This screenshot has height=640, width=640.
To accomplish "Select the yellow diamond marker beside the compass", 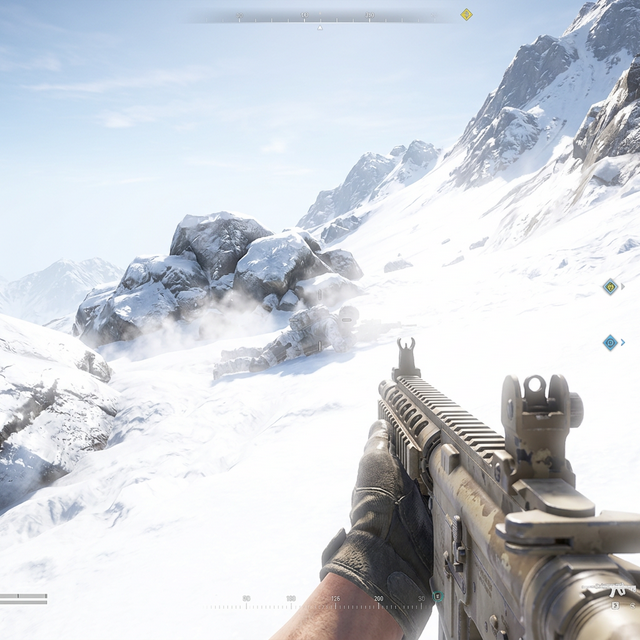I will [466, 14].
